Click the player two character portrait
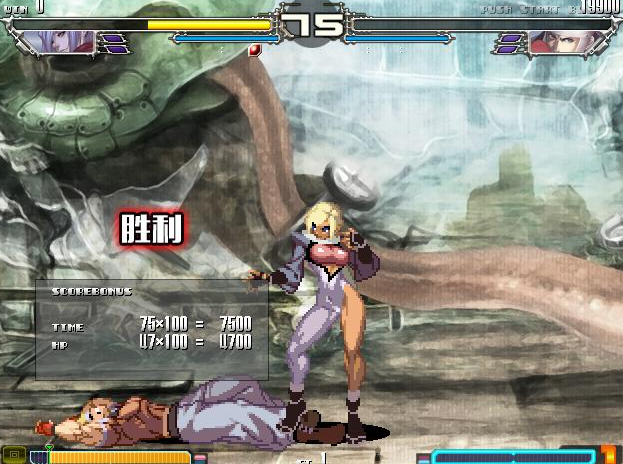This screenshot has width=623, height=464. [x=556, y=42]
